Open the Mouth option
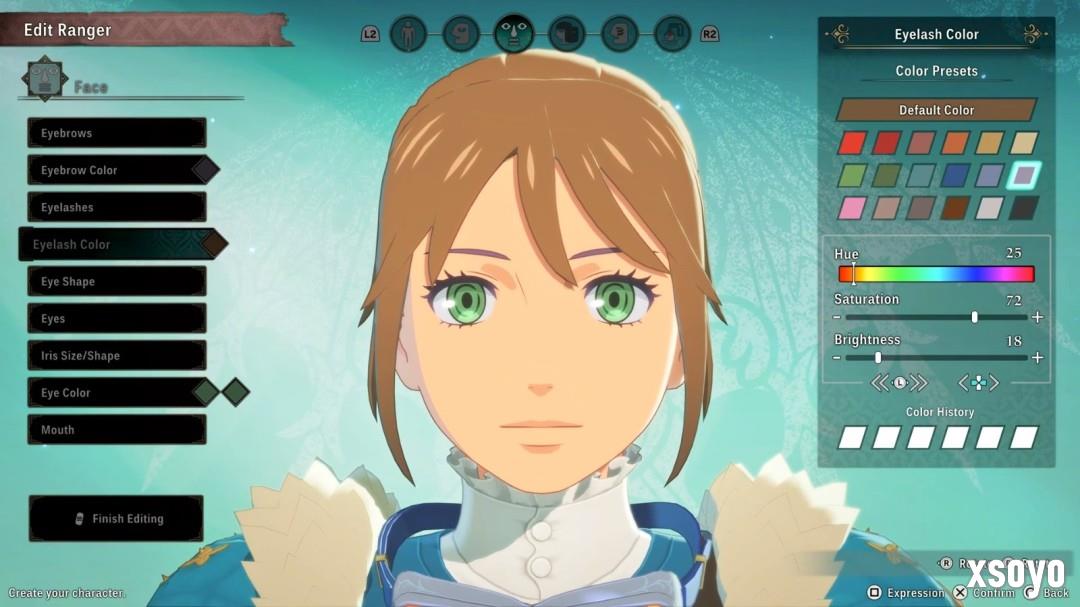1080x607 pixels. pyautogui.click(x=116, y=429)
